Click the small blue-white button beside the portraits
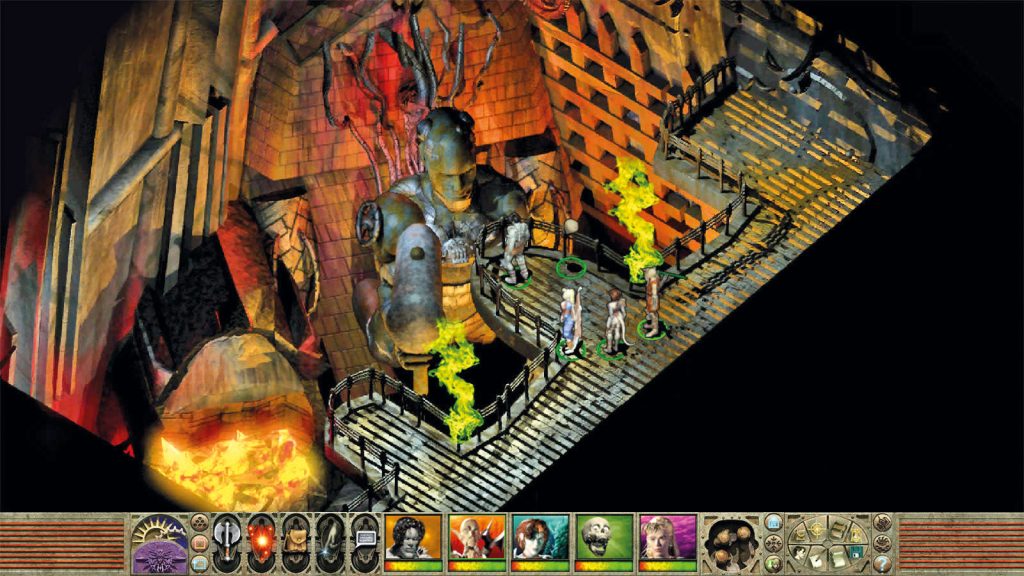This screenshot has width=1024, height=576. point(773,522)
